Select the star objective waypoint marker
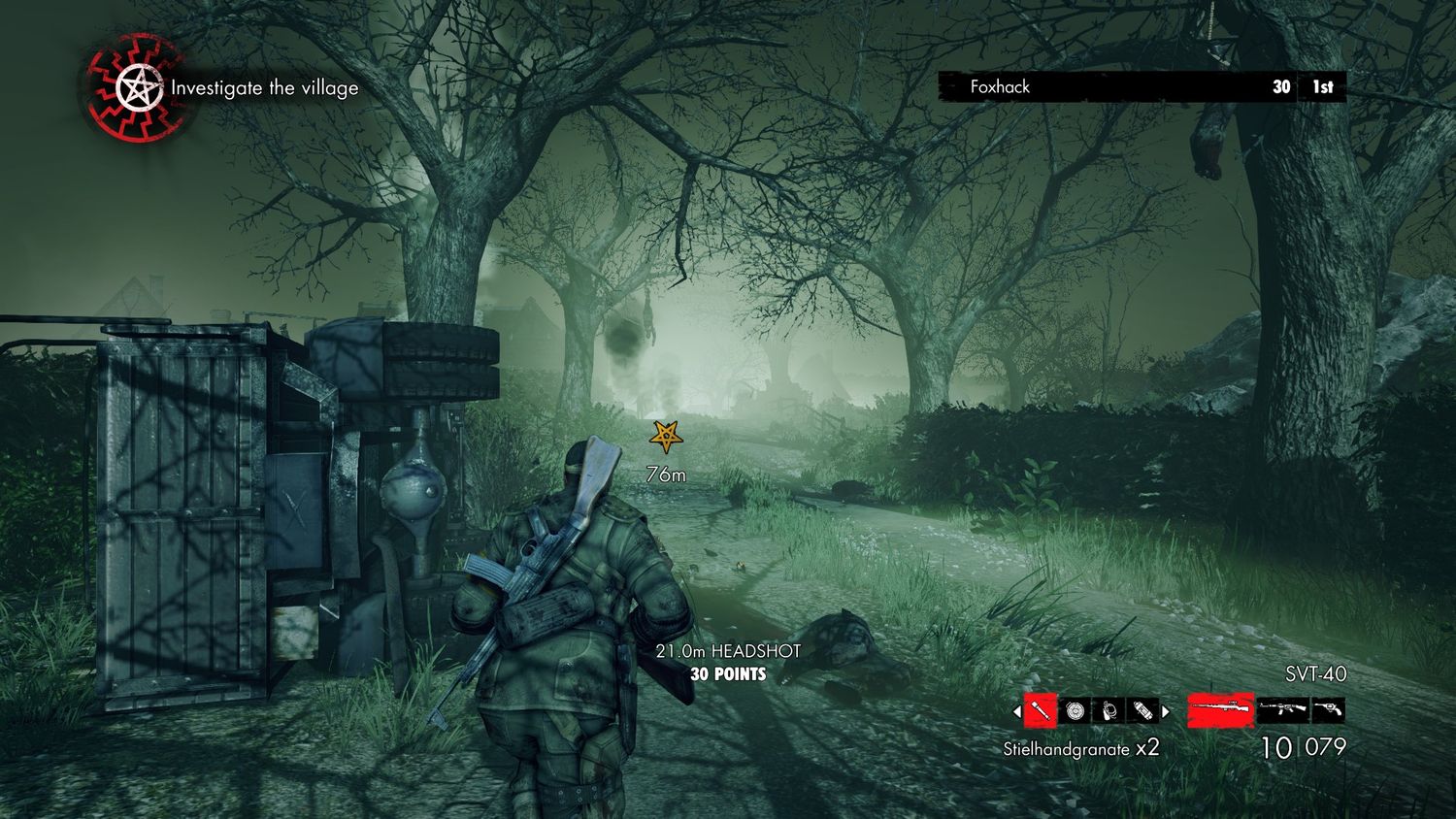The width and height of the screenshot is (1456, 819). tap(666, 437)
